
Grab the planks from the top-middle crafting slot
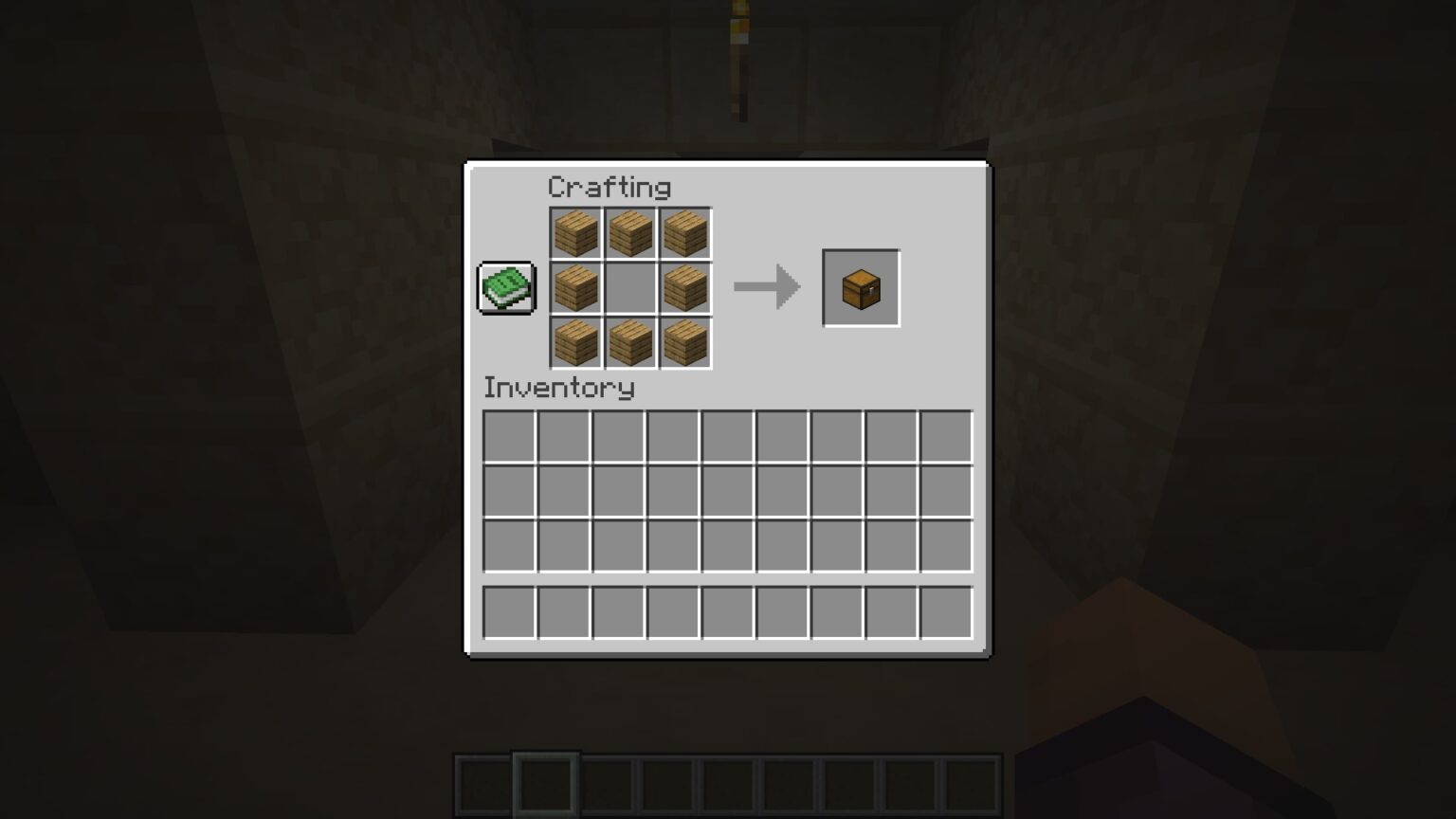(629, 233)
